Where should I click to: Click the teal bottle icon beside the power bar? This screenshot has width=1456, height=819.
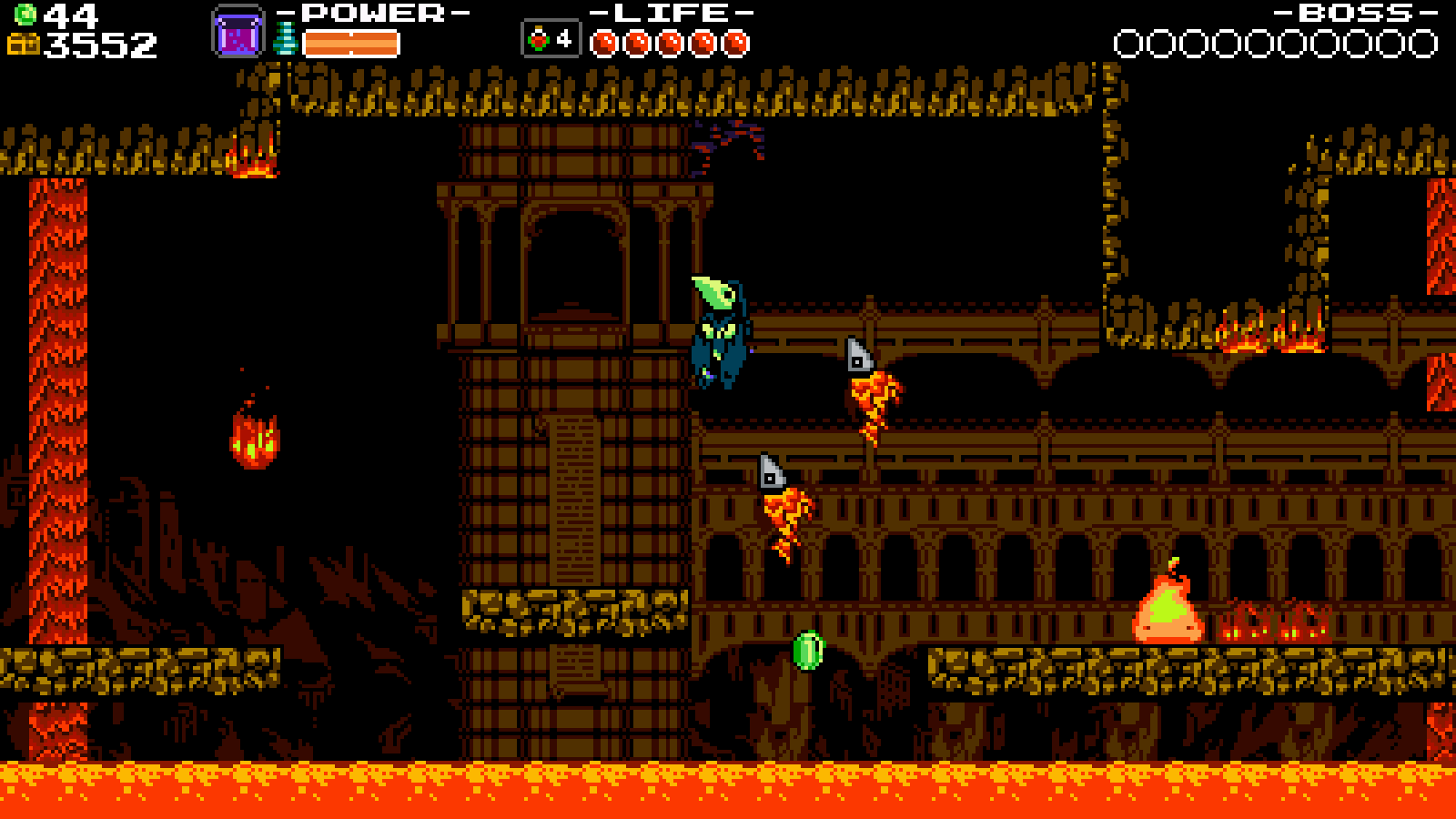click(285, 38)
